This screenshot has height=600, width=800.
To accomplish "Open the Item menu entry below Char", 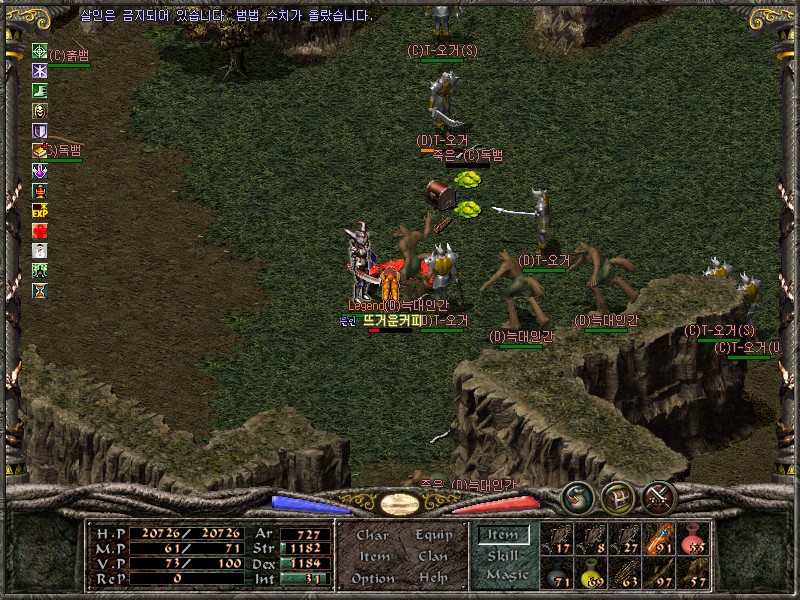I will [374, 557].
